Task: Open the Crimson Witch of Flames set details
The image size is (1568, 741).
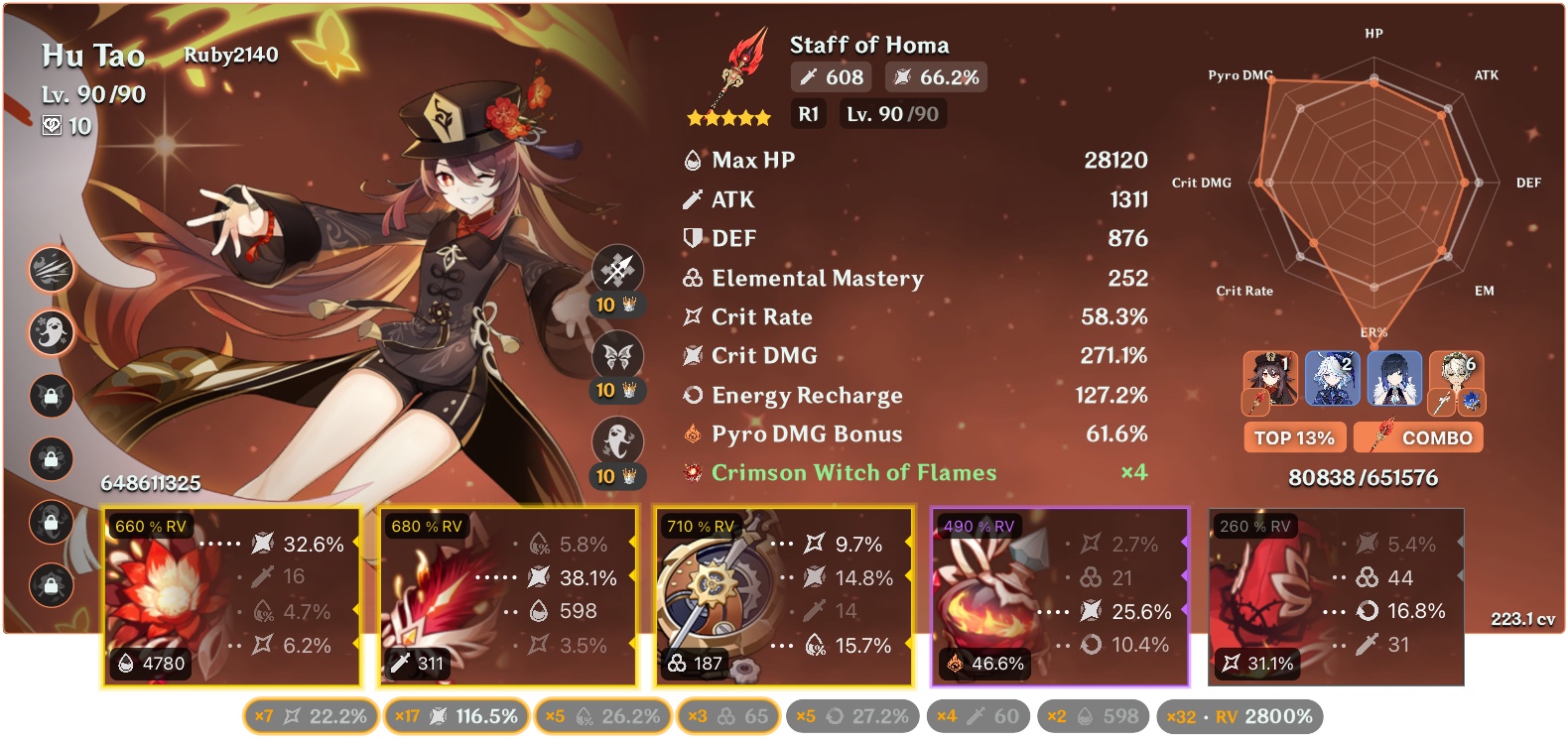Action: click(x=851, y=473)
